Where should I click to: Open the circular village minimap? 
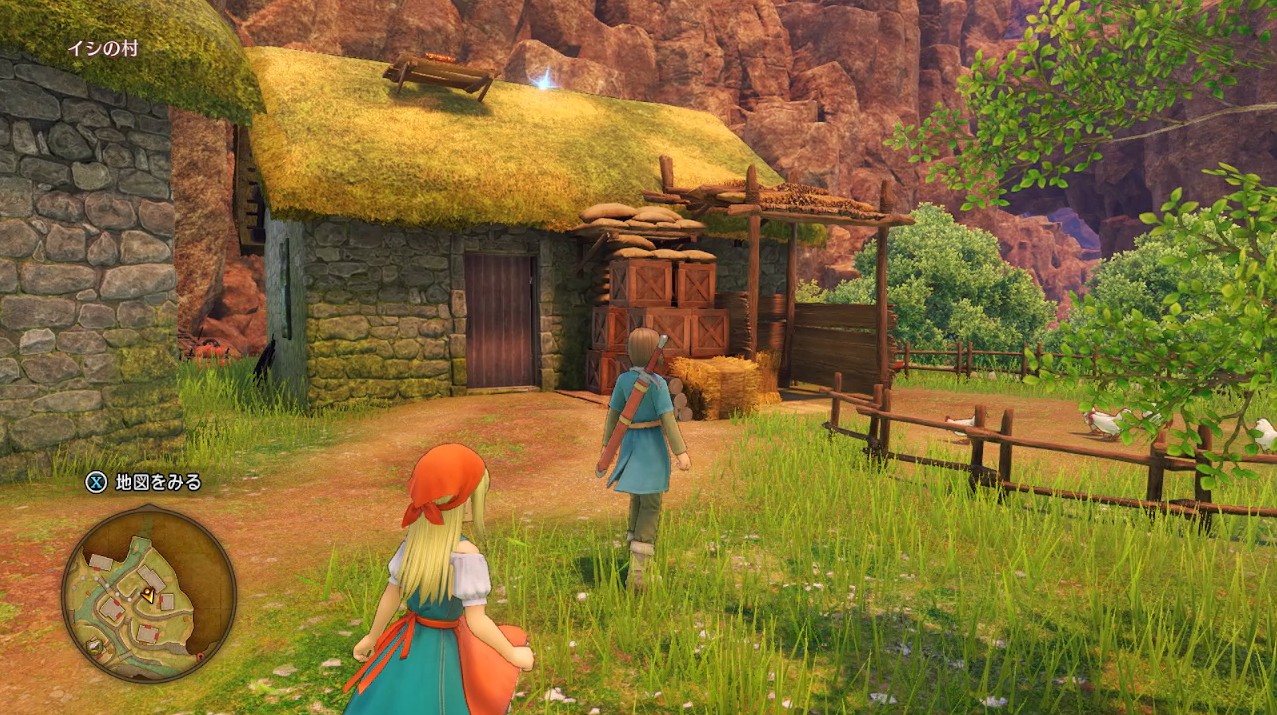[148, 595]
